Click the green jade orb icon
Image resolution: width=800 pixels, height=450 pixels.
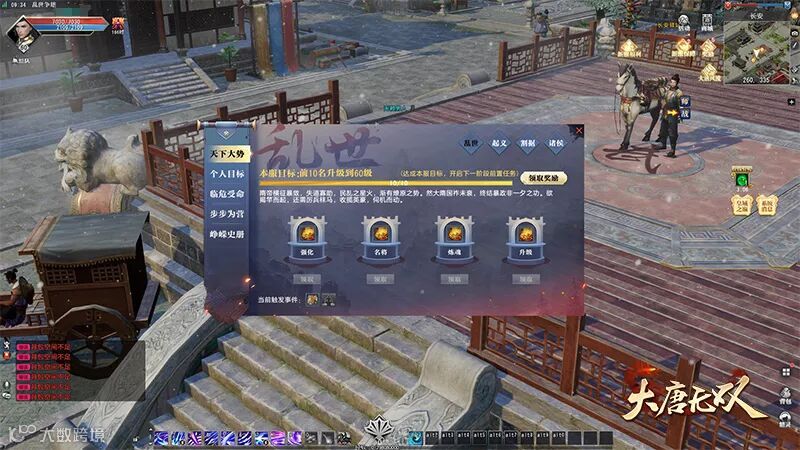click(742, 179)
